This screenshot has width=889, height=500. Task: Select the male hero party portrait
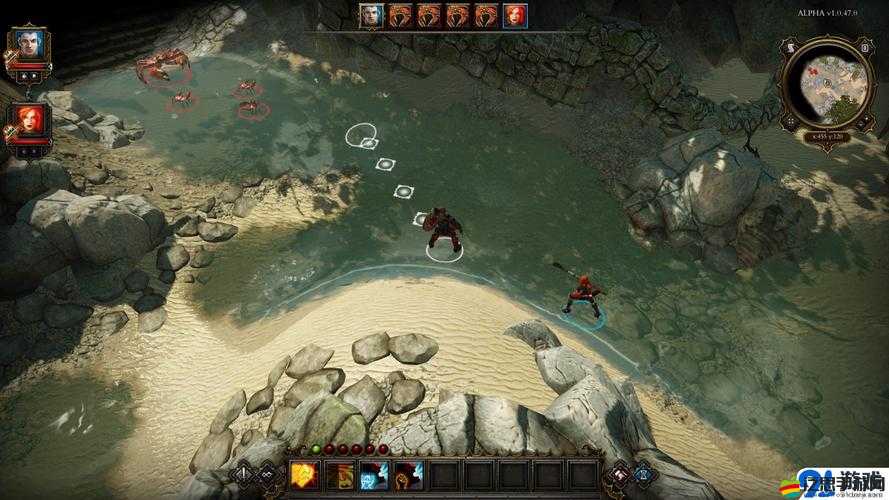(27, 46)
